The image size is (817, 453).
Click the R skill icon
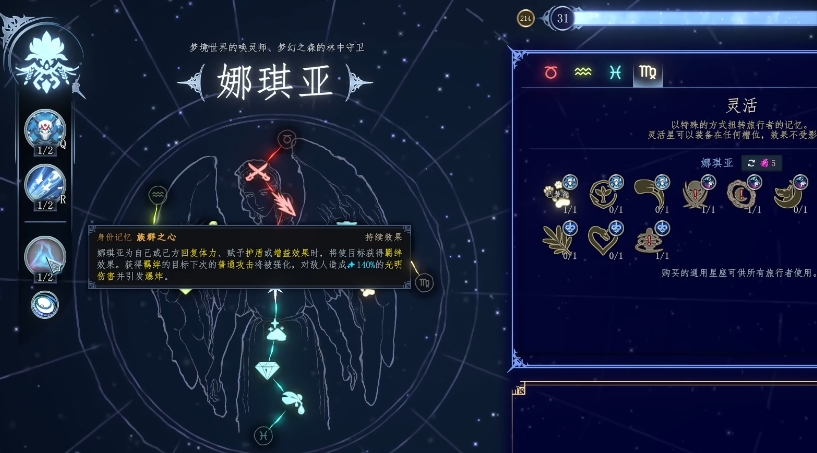coord(45,184)
